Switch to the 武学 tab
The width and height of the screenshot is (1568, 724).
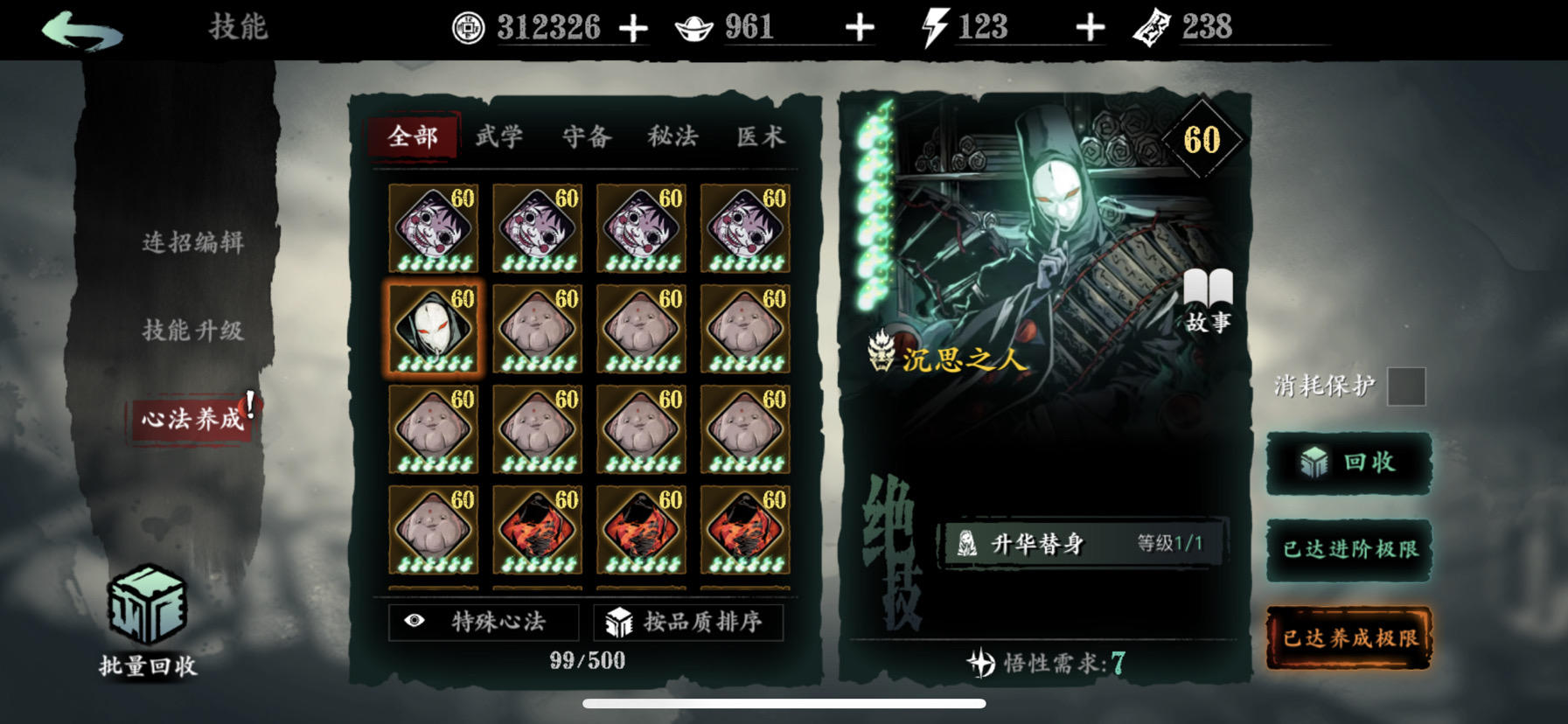pos(498,137)
